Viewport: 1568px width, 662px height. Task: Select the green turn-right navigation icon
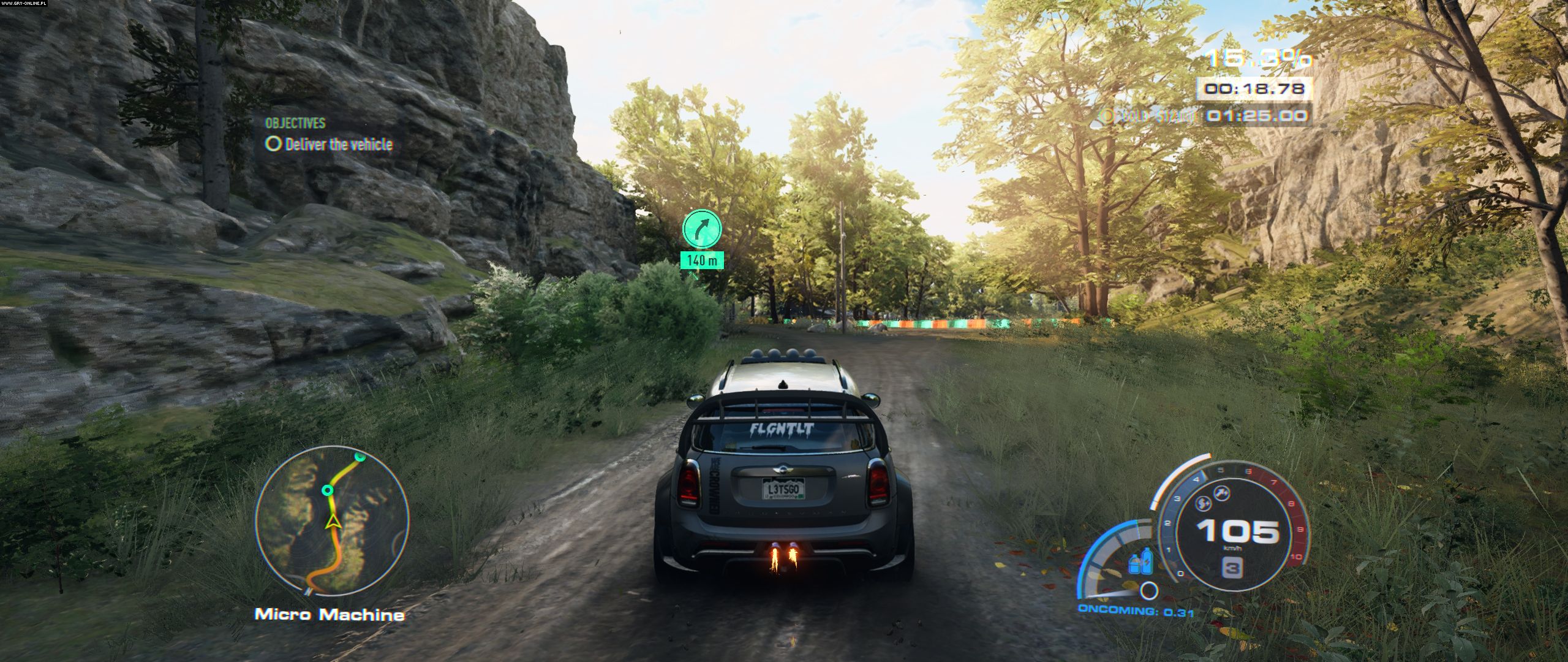click(701, 227)
